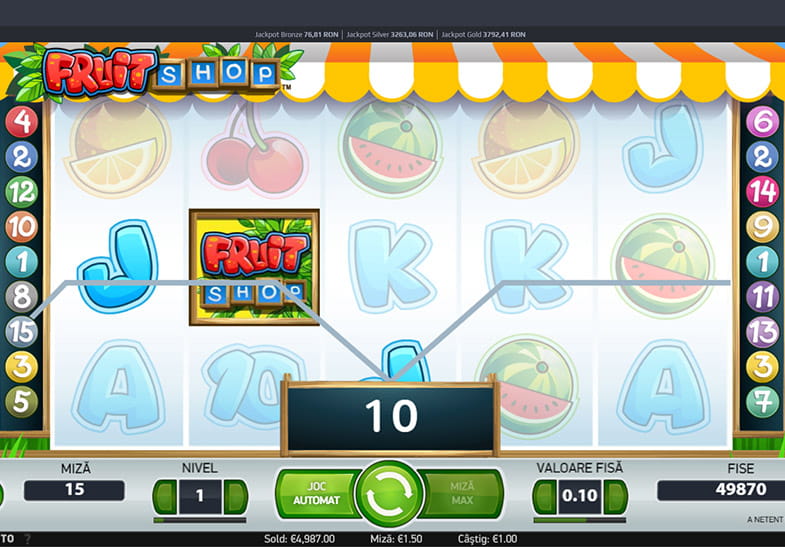Show payline number 10
This screenshot has height=547, width=785.
point(21,227)
